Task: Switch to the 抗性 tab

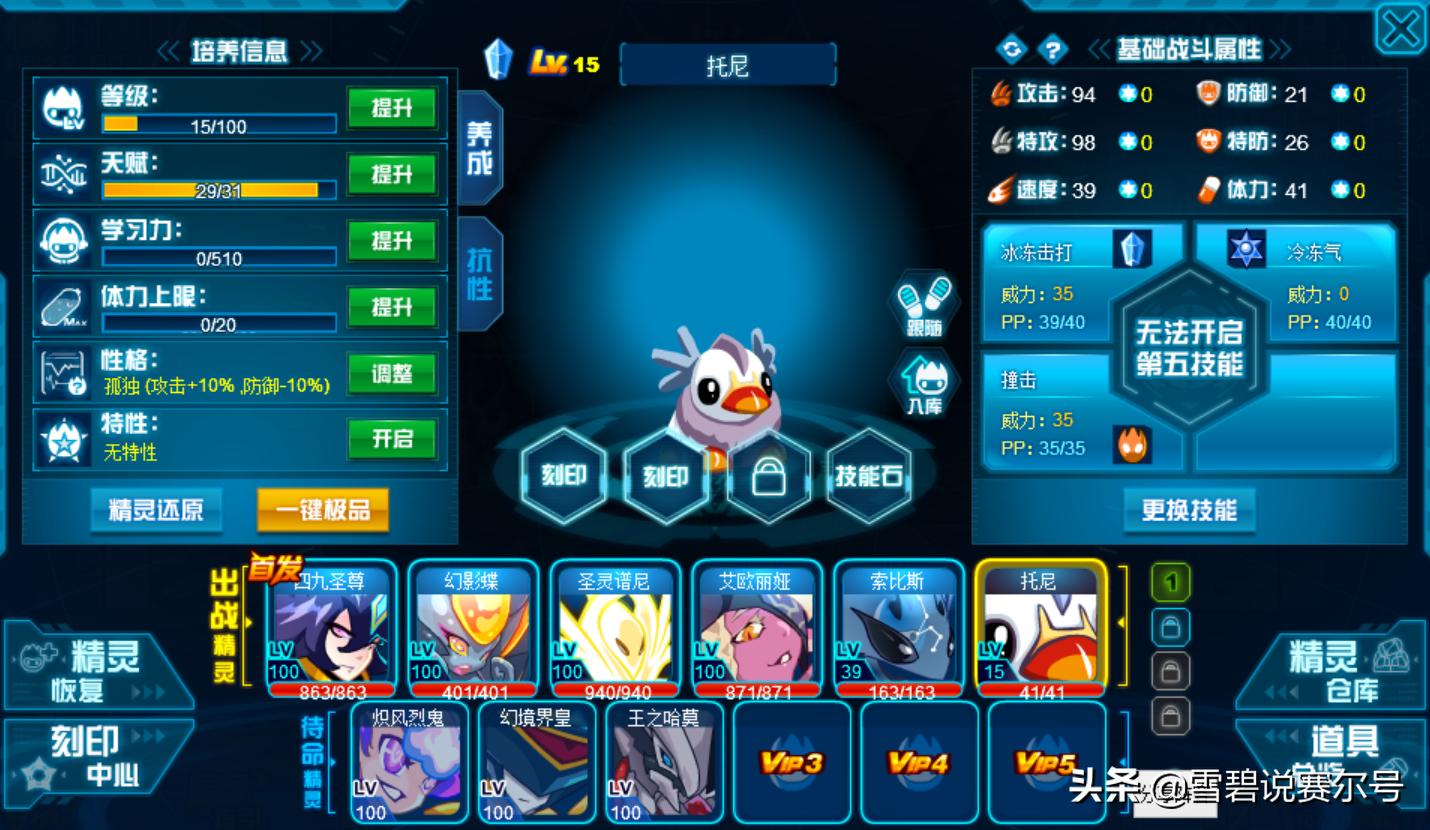Action: point(480,273)
